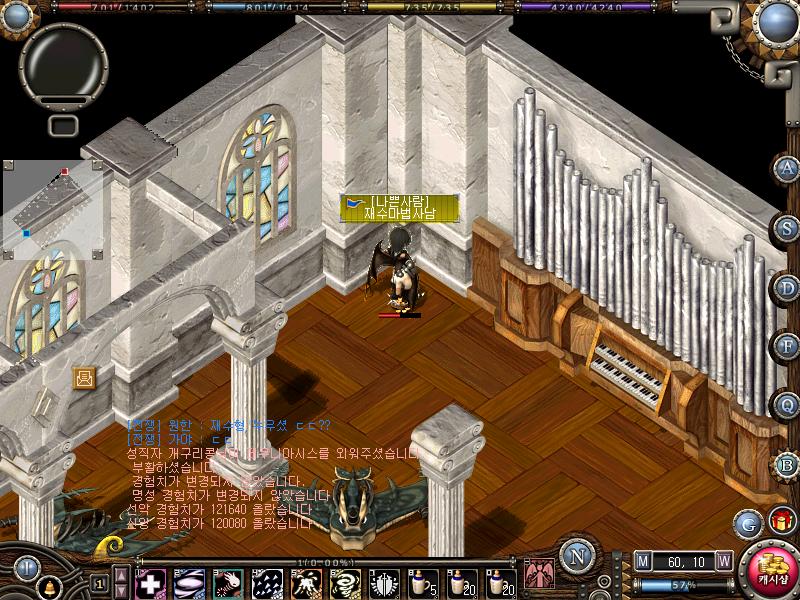The width and height of the screenshot is (800, 600).
Task: Click the M button beside coordinates
Action: pos(642,561)
